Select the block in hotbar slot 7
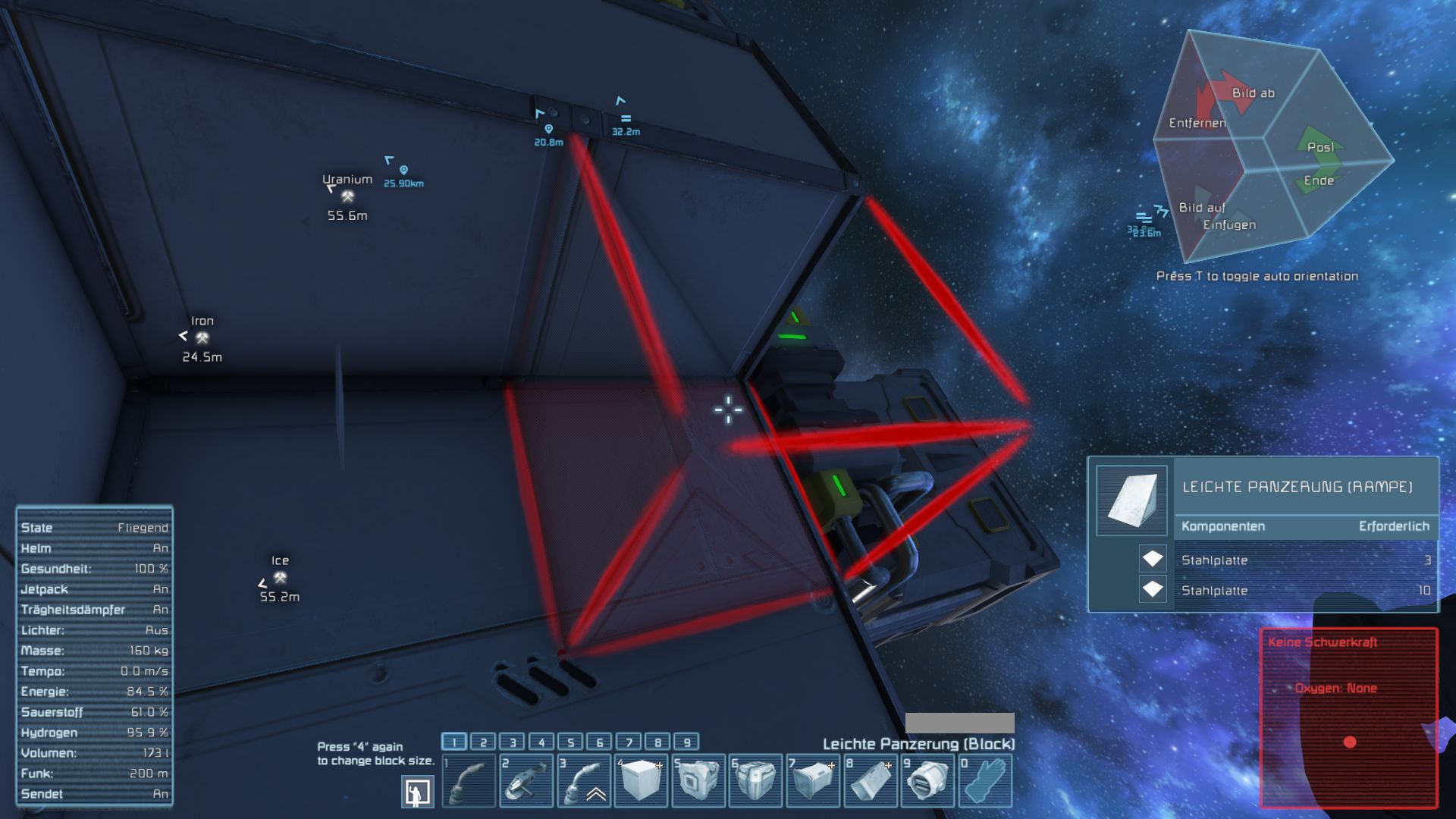 [813, 780]
